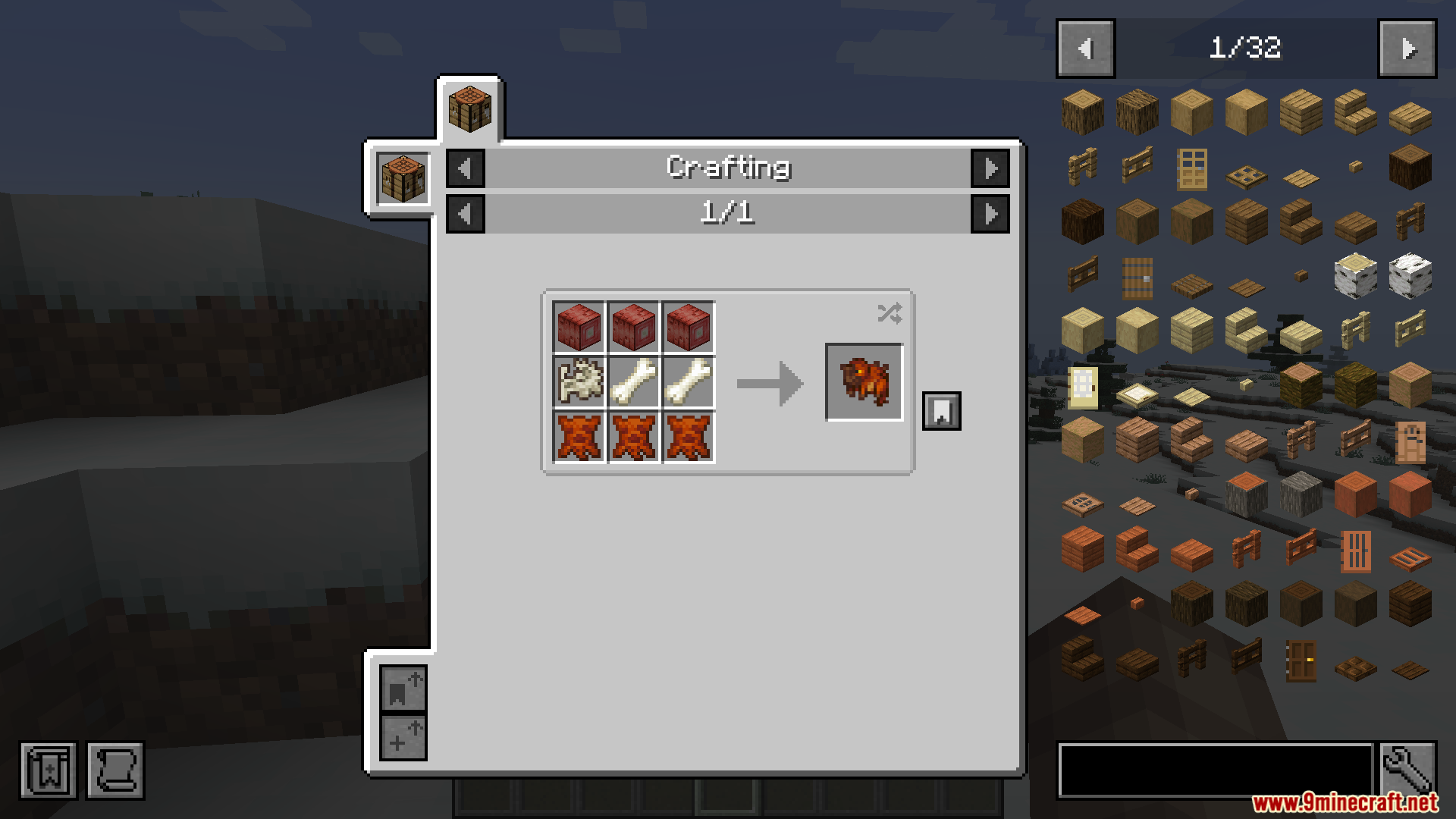The image size is (1456, 819).
Task: Bookmark this recipe
Action: tap(941, 411)
